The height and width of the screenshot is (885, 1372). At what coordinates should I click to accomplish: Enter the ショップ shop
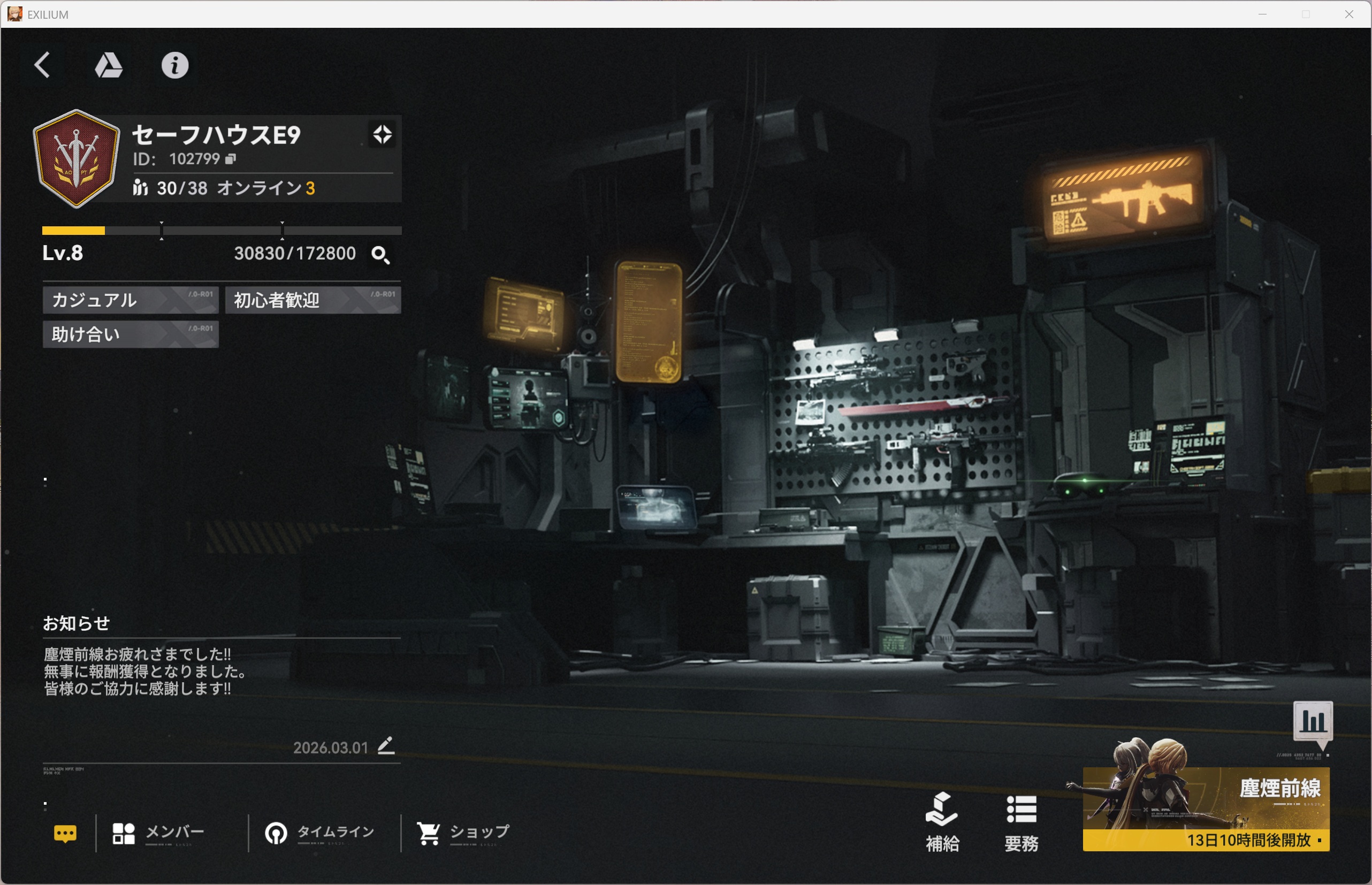tap(463, 833)
